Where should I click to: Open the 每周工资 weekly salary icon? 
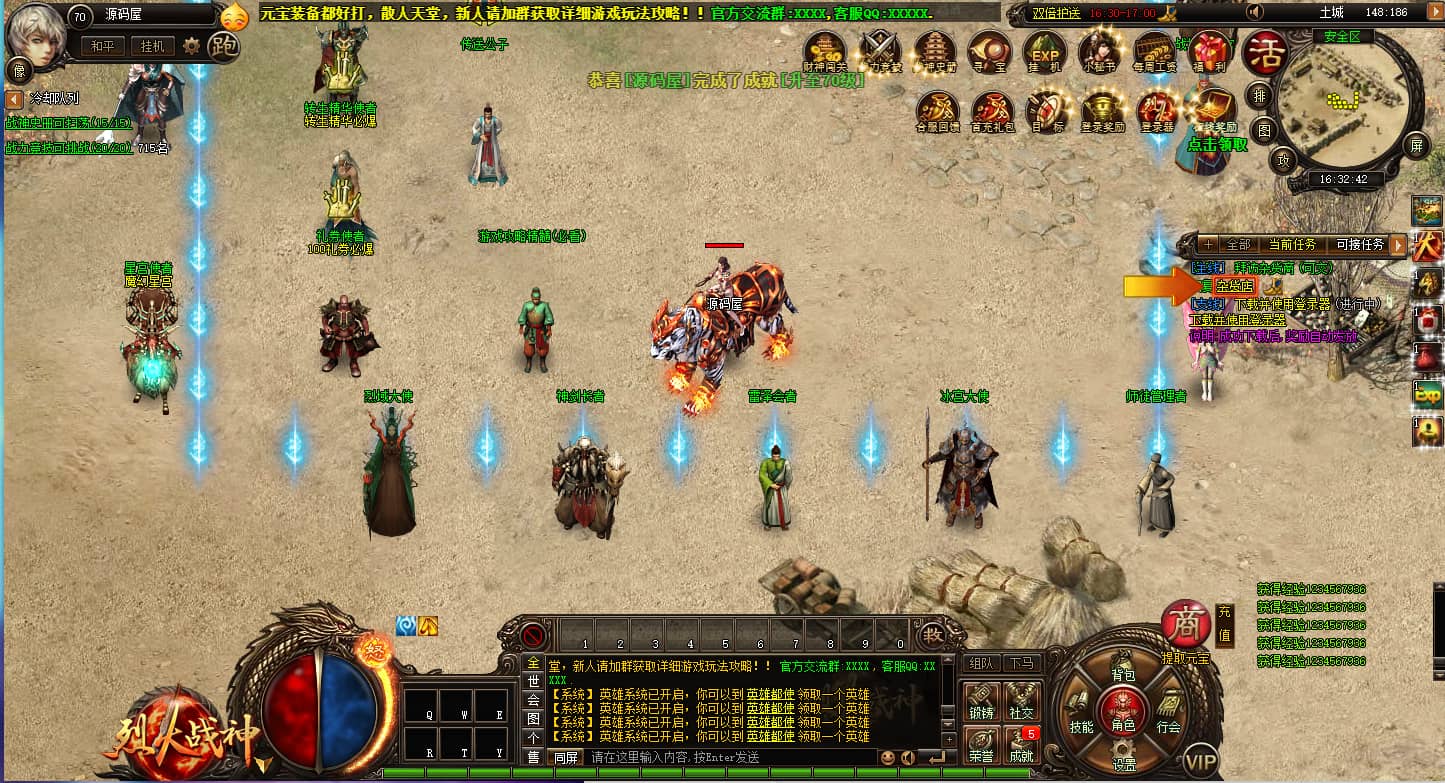1154,50
